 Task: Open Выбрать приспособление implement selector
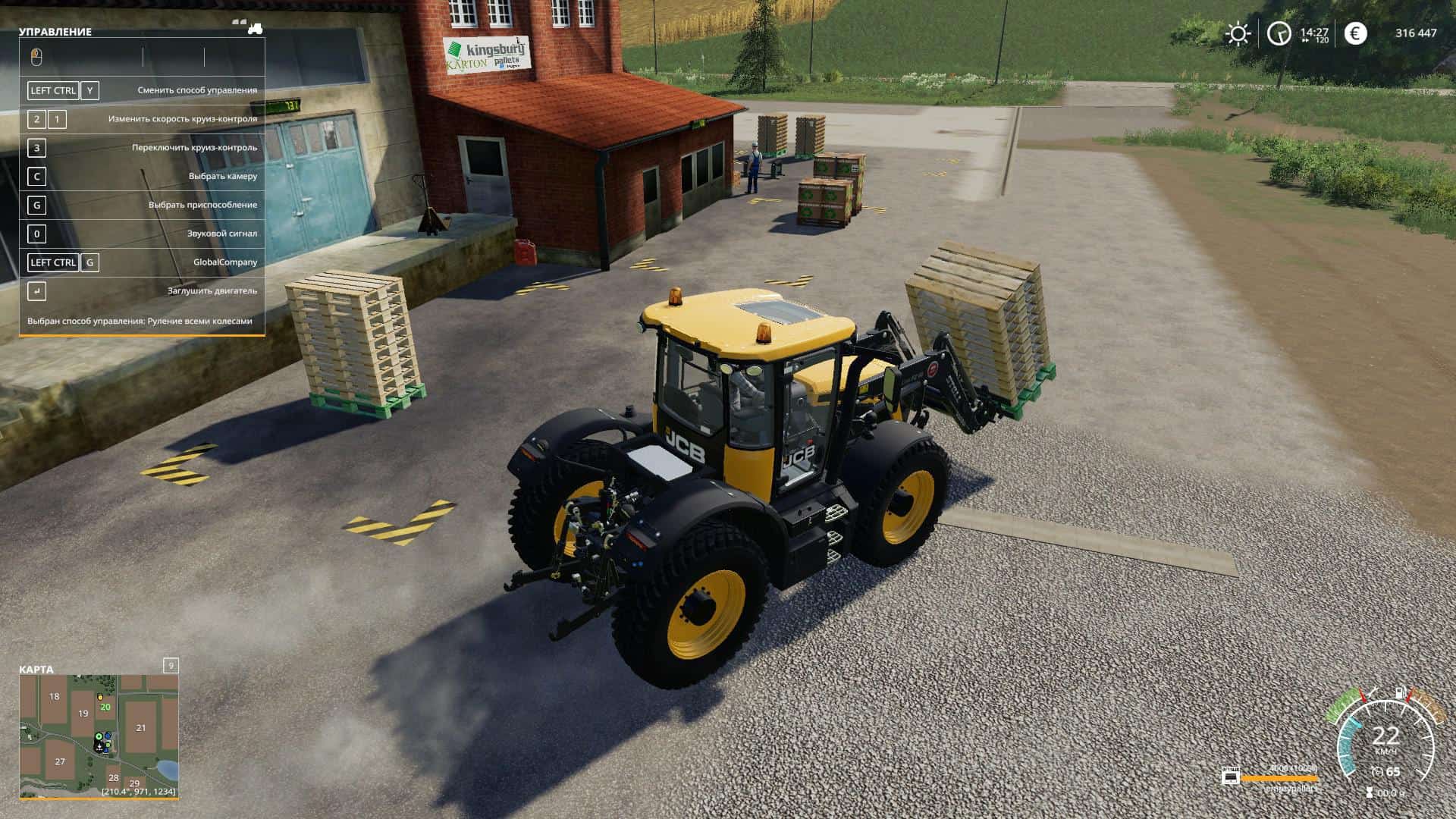(202, 205)
